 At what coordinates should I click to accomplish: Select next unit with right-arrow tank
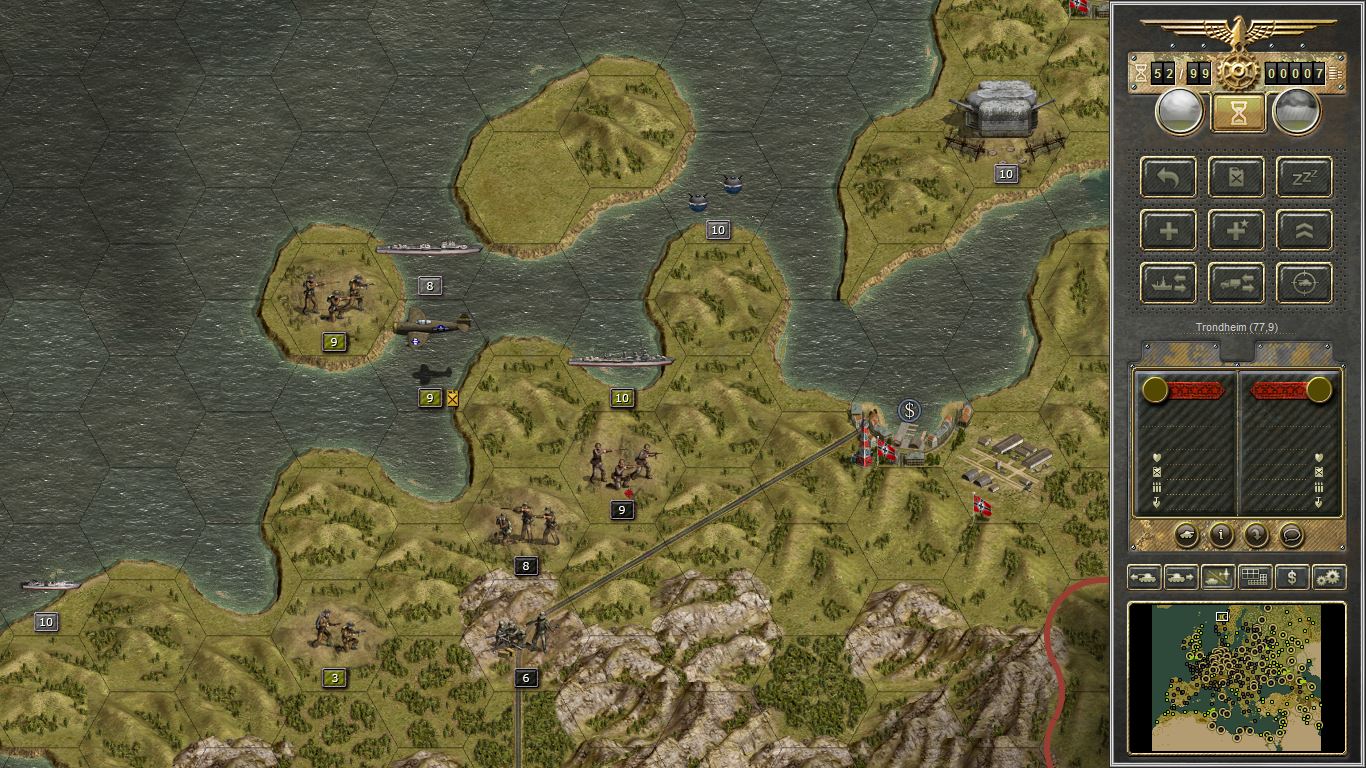[x=1181, y=577]
